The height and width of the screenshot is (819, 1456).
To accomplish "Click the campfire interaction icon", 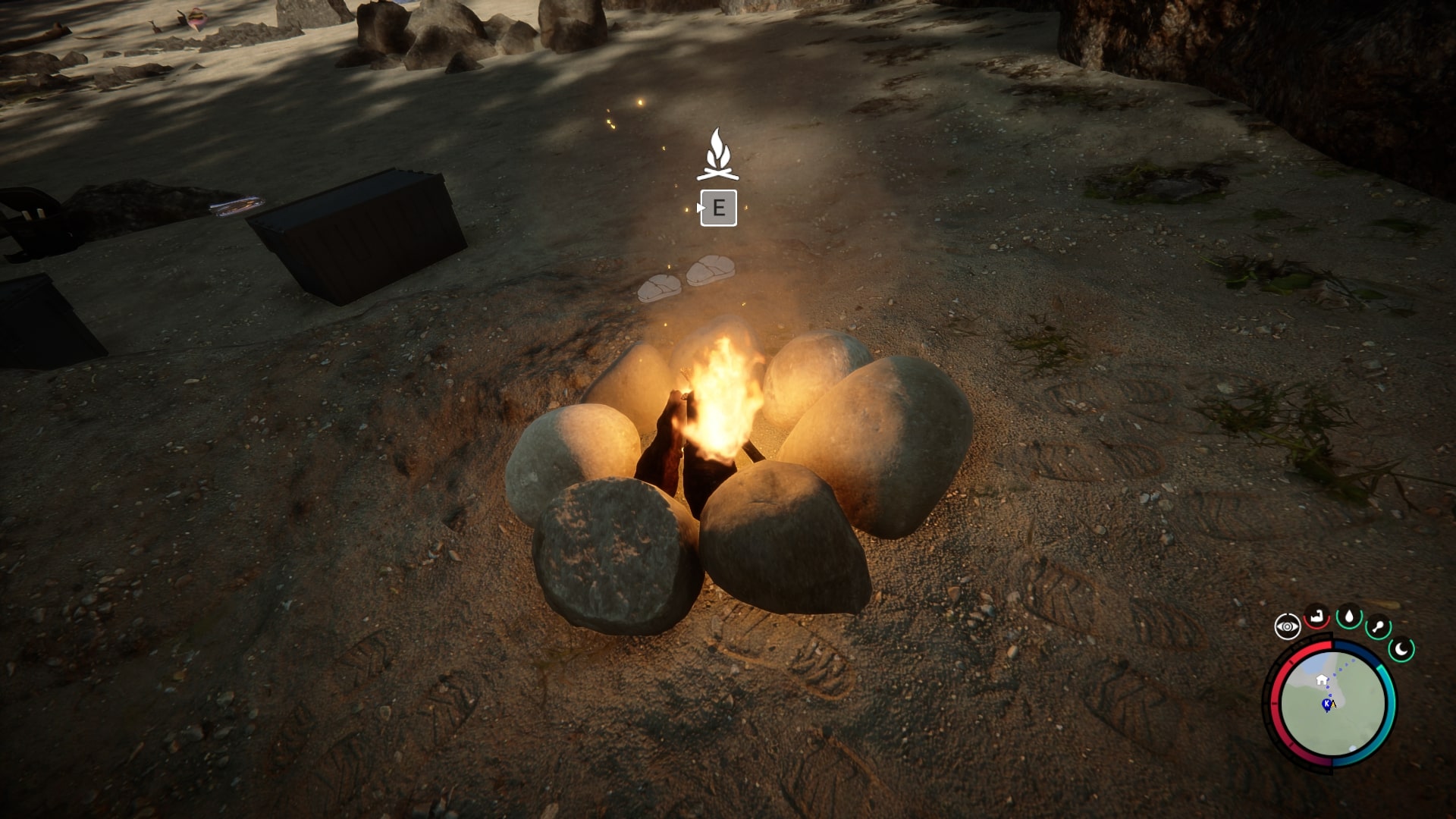I will pyautogui.click(x=717, y=155).
